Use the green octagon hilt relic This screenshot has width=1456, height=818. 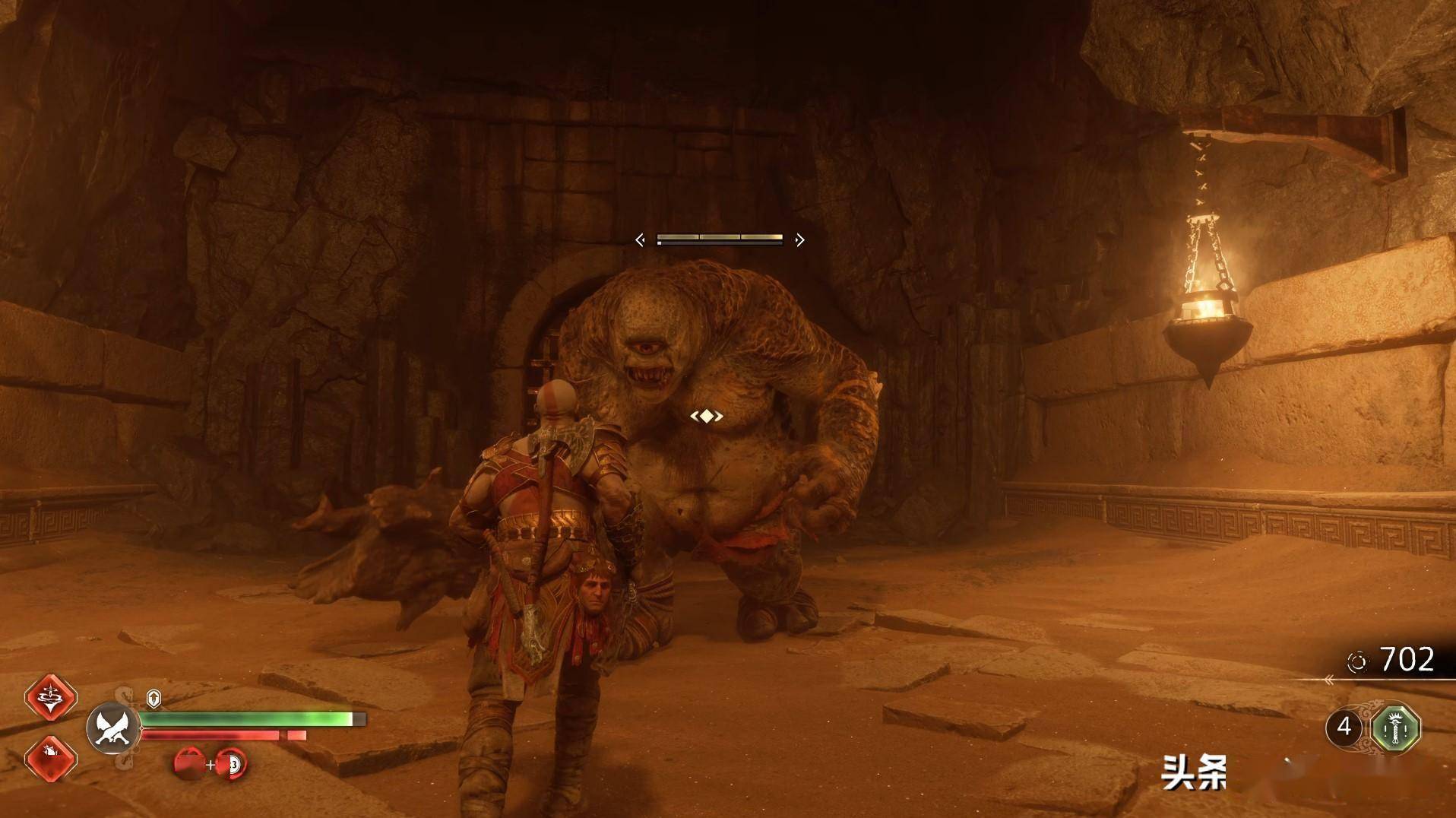[x=1396, y=728]
